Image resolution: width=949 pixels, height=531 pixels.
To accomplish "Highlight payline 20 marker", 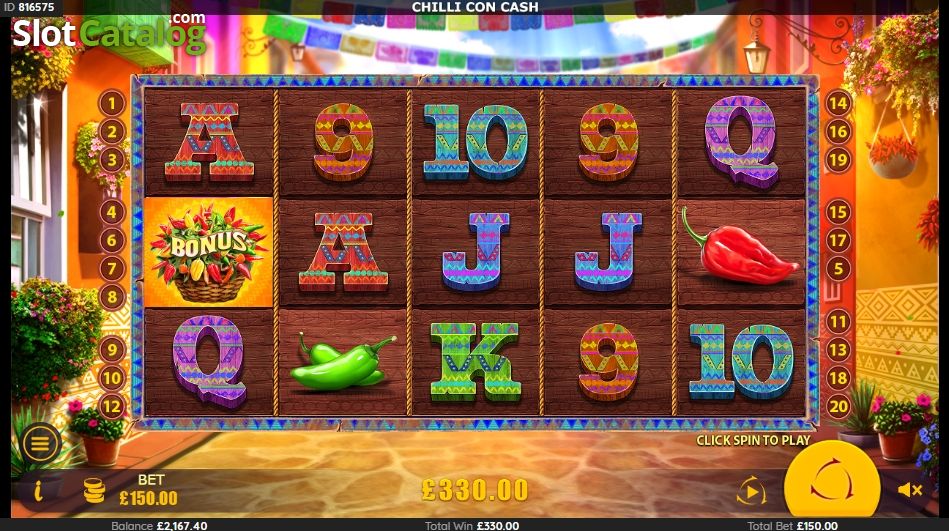I will click(837, 406).
